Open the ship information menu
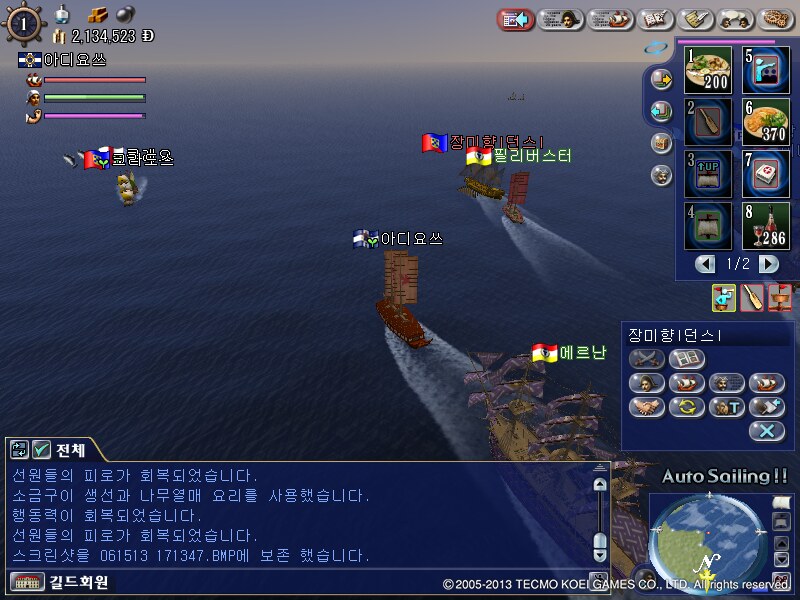 click(609, 19)
